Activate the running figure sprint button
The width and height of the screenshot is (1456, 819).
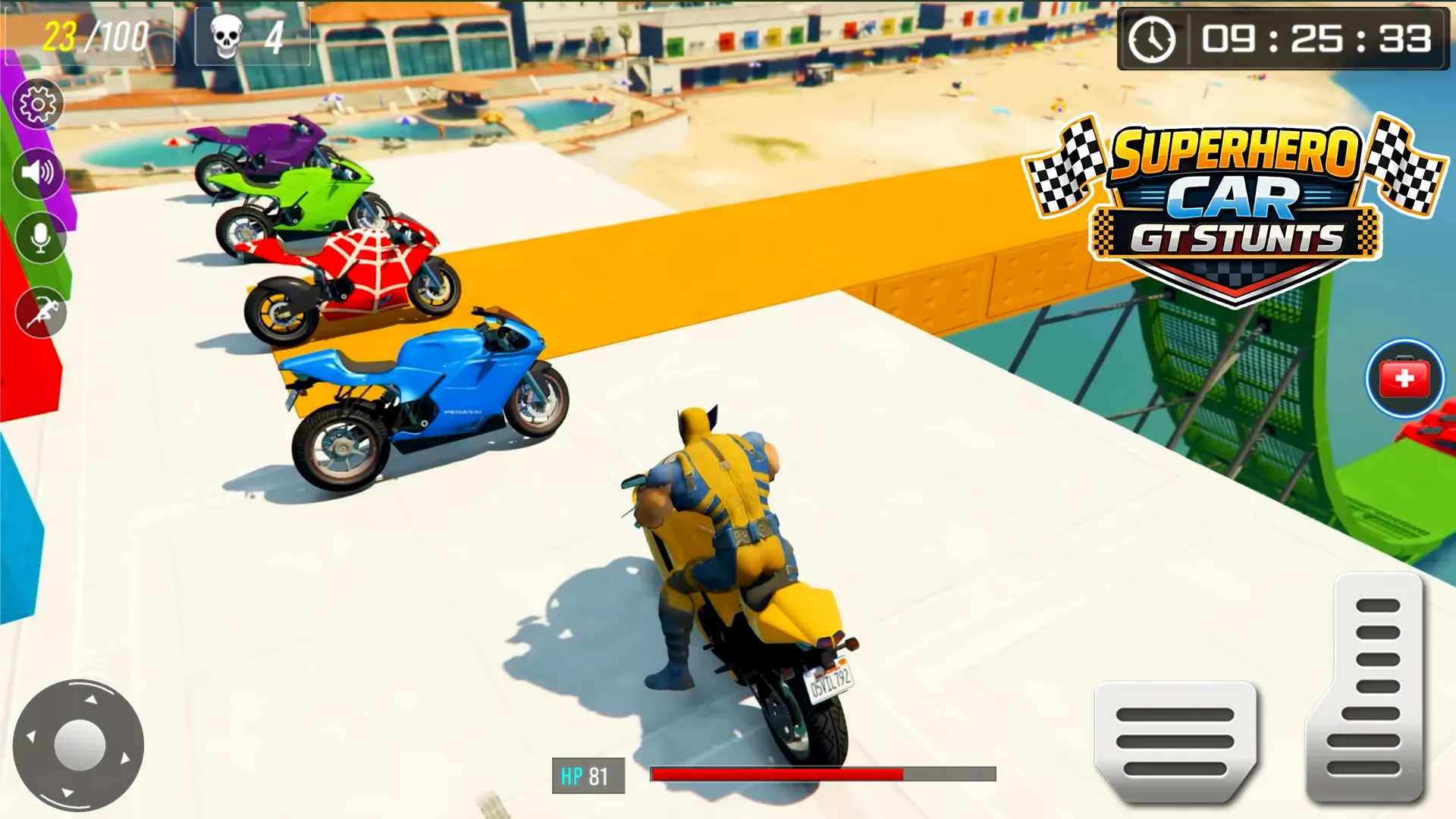42,312
